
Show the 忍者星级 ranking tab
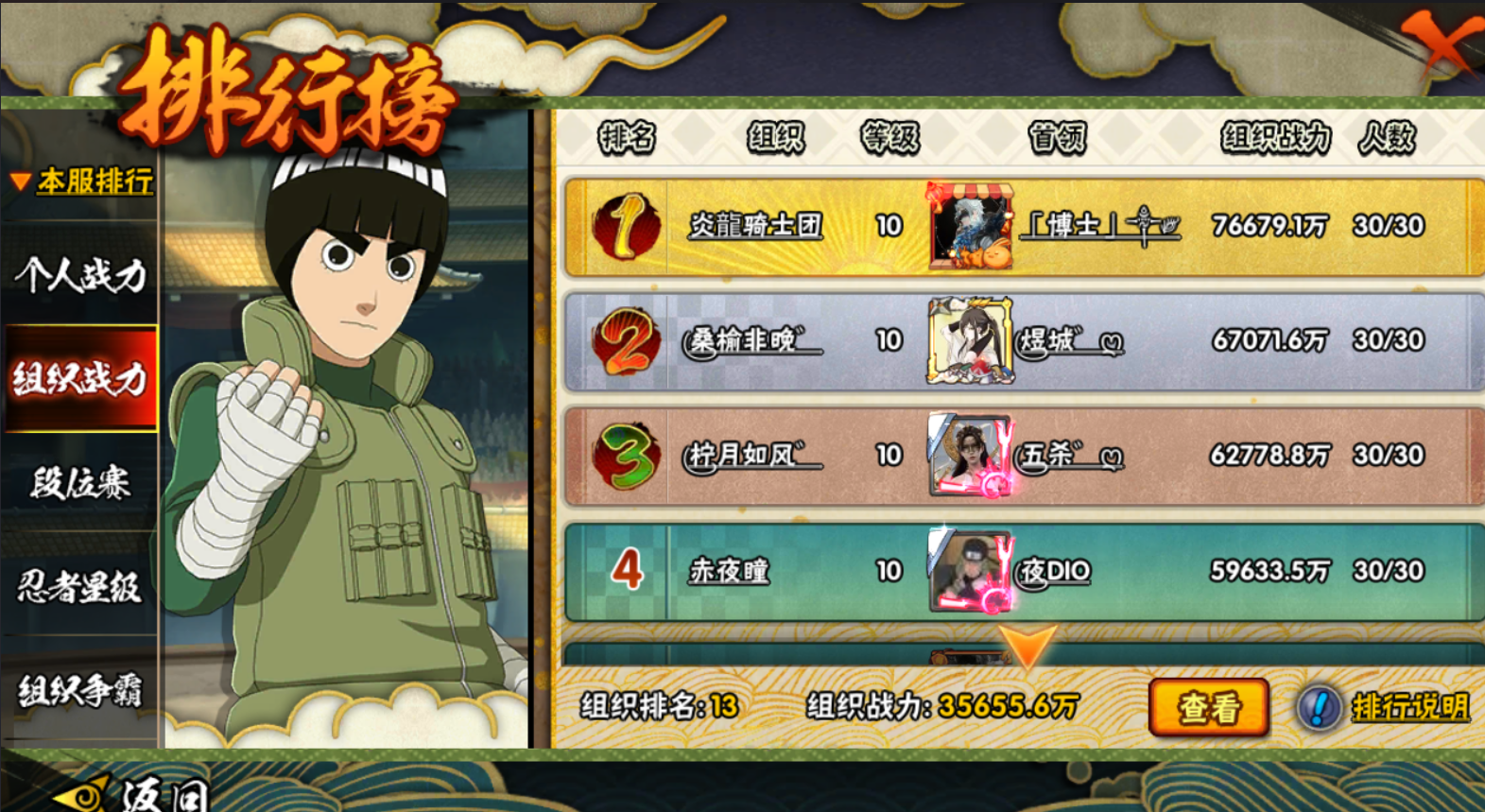[x=80, y=587]
